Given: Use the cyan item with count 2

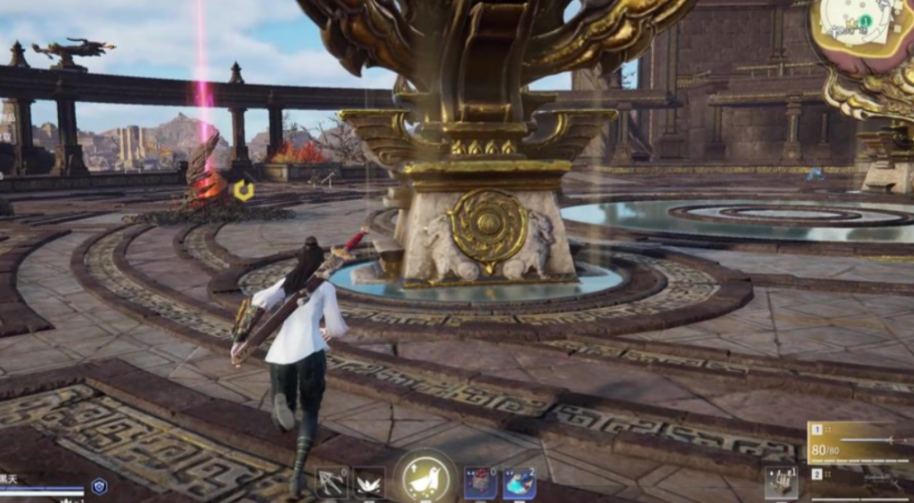Looking at the screenshot, I should click(x=519, y=484).
